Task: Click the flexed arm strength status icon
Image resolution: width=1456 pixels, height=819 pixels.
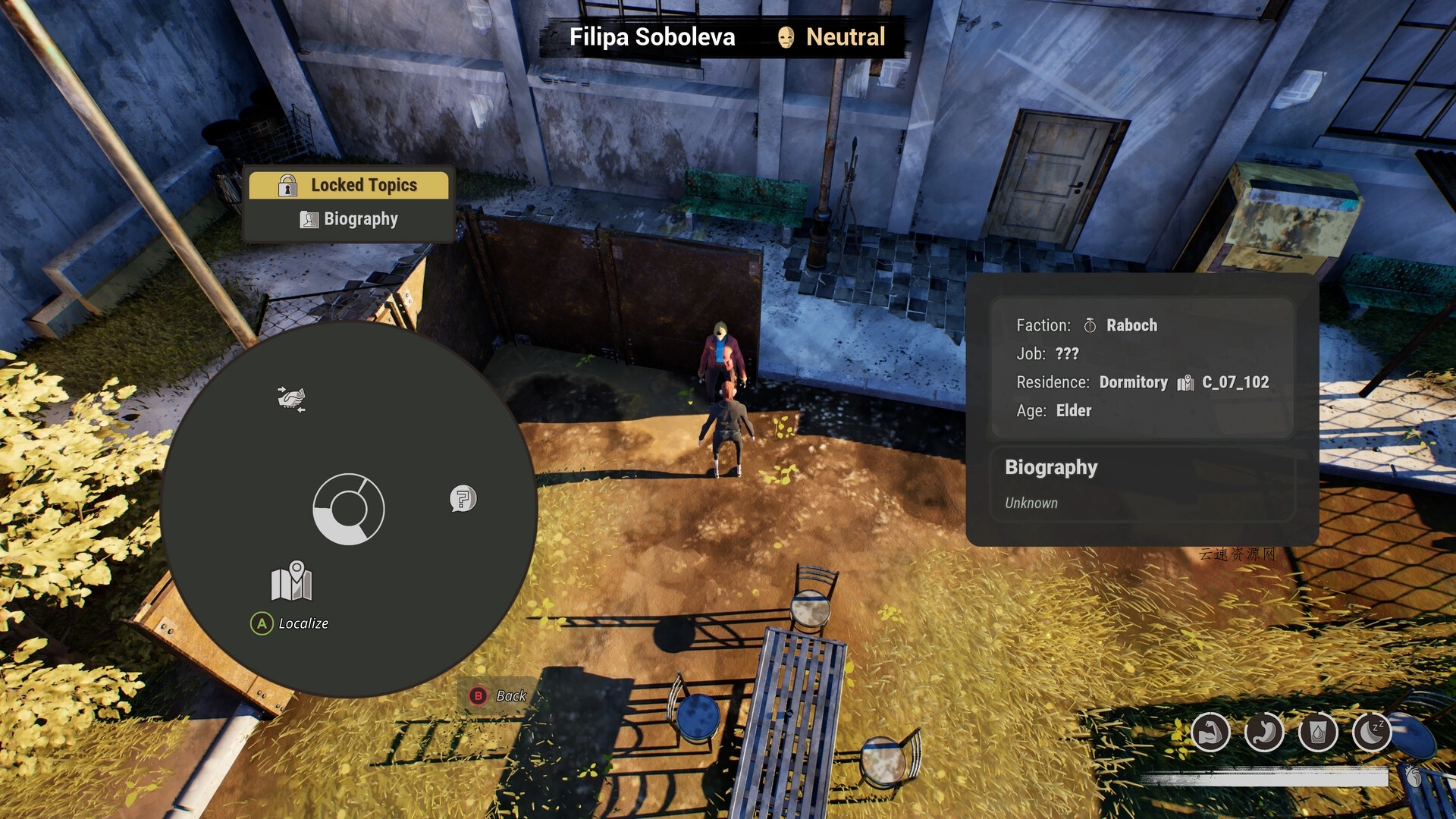Action: pos(1210,733)
